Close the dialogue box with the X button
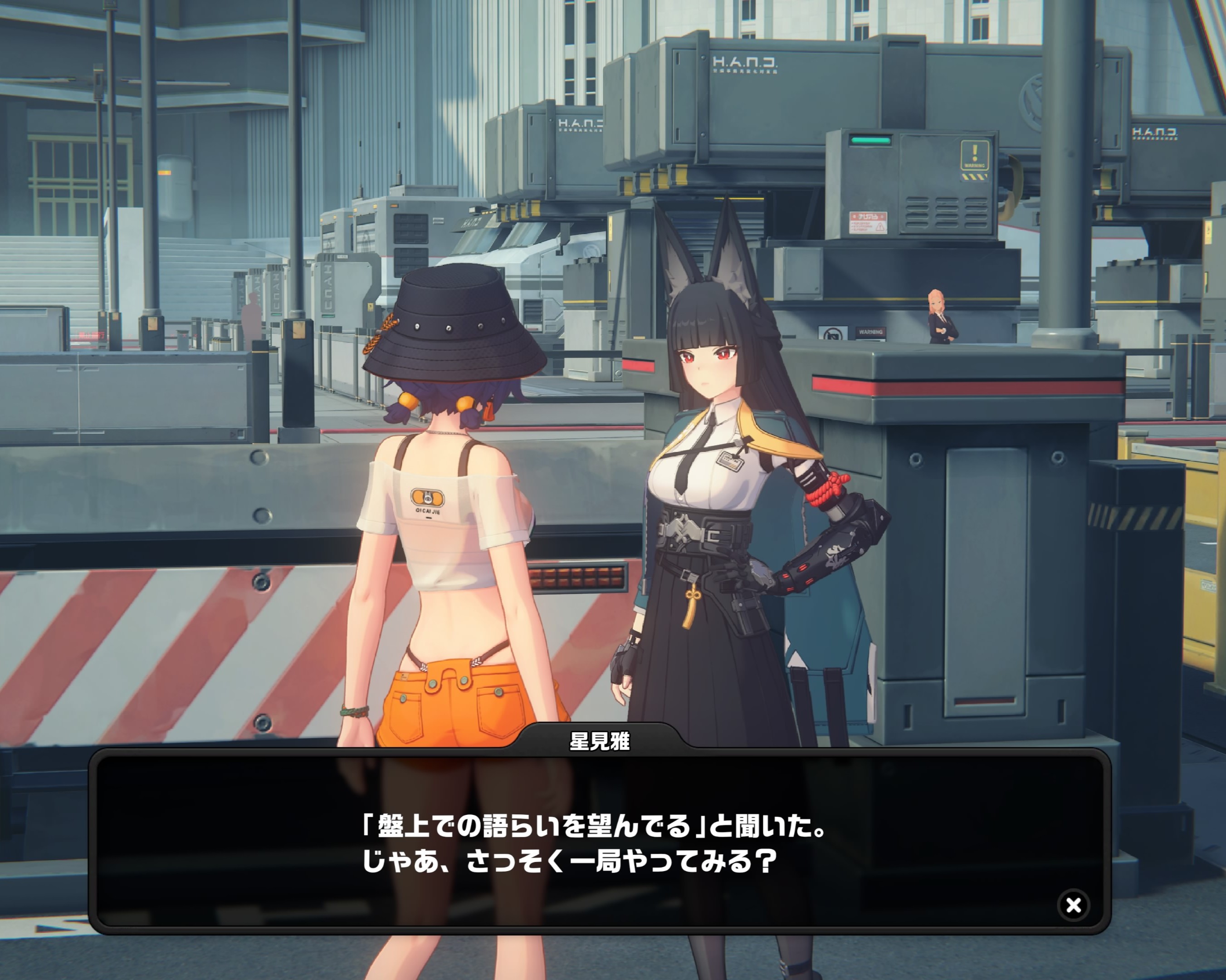This screenshot has width=1226, height=980. click(x=1073, y=904)
